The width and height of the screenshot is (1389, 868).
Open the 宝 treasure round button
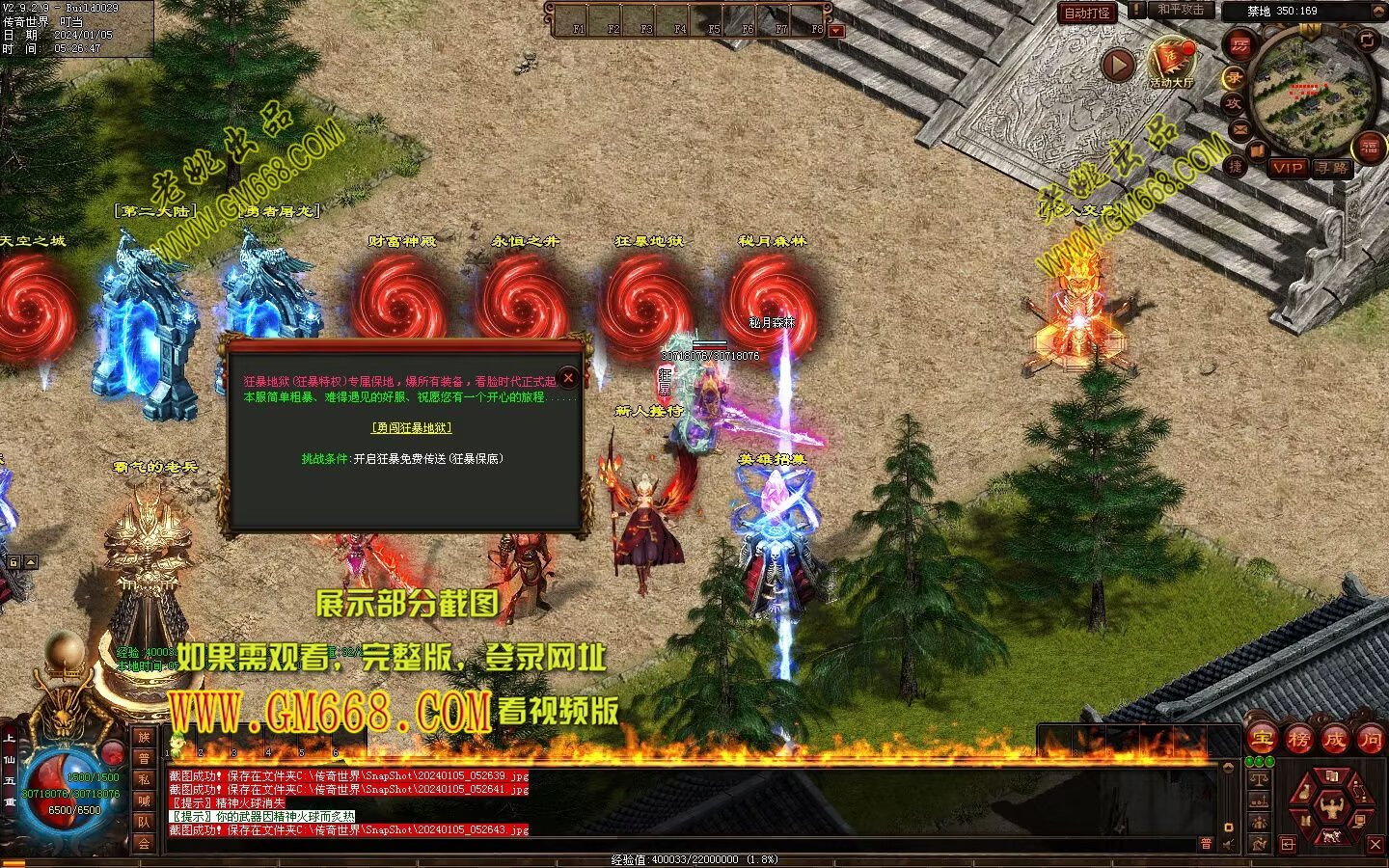pyautogui.click(x=1262, y=740)
